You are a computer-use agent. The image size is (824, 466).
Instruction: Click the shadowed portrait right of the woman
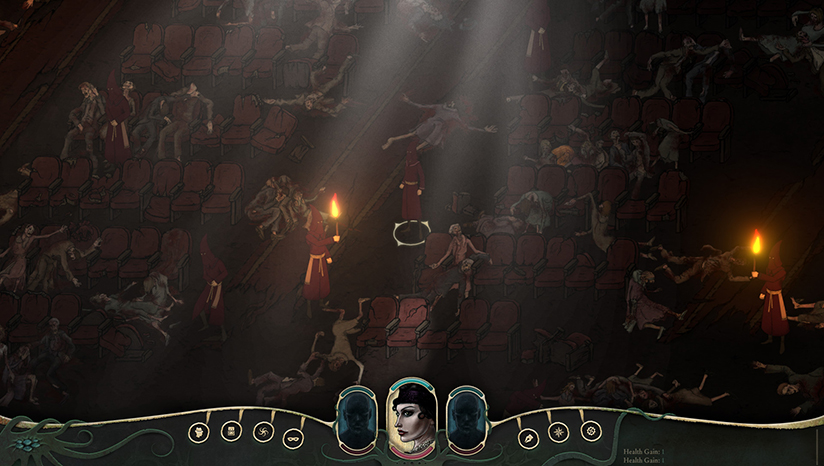(467, 420)
